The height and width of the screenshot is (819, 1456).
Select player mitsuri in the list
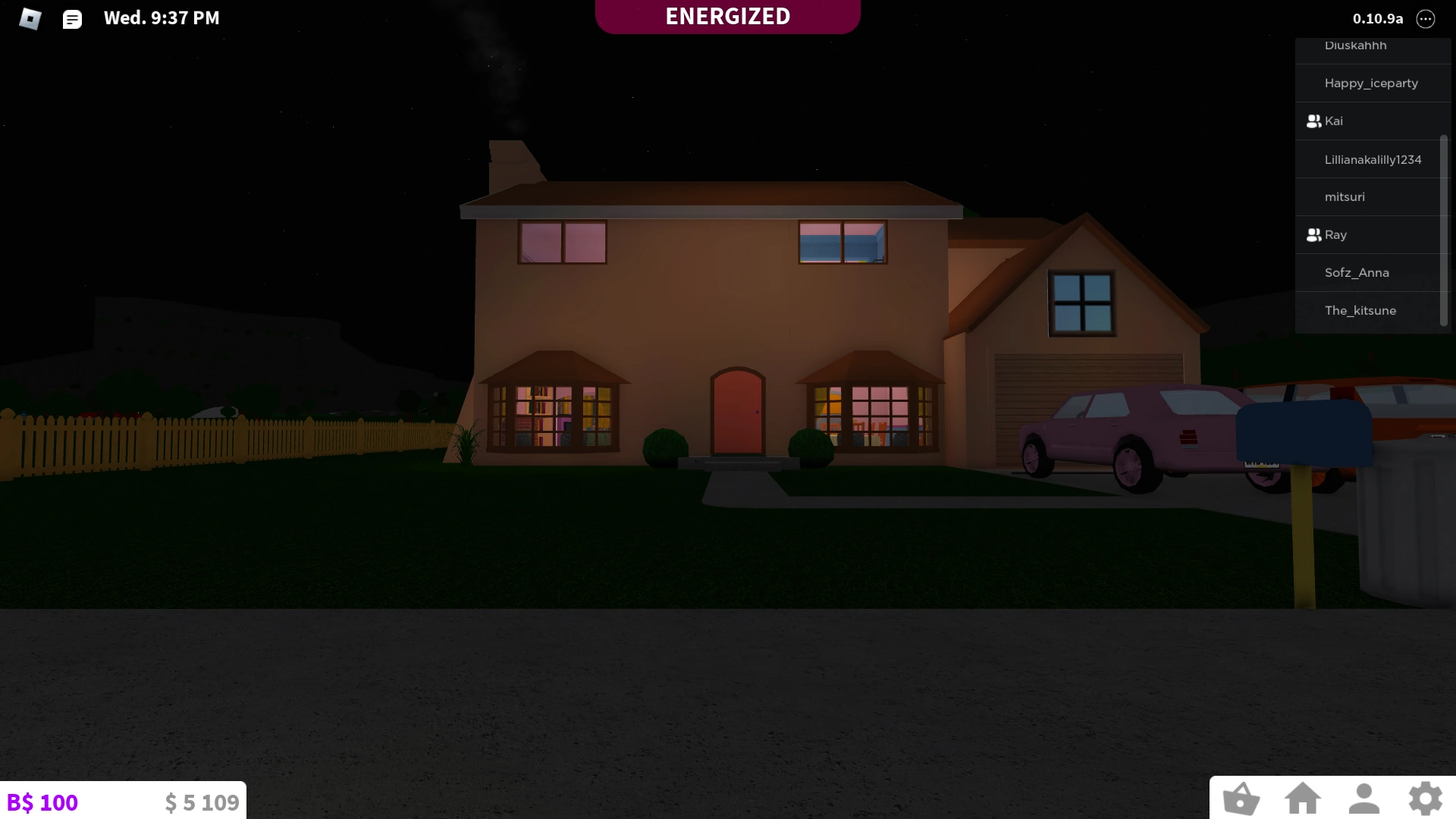(1345, 196)
